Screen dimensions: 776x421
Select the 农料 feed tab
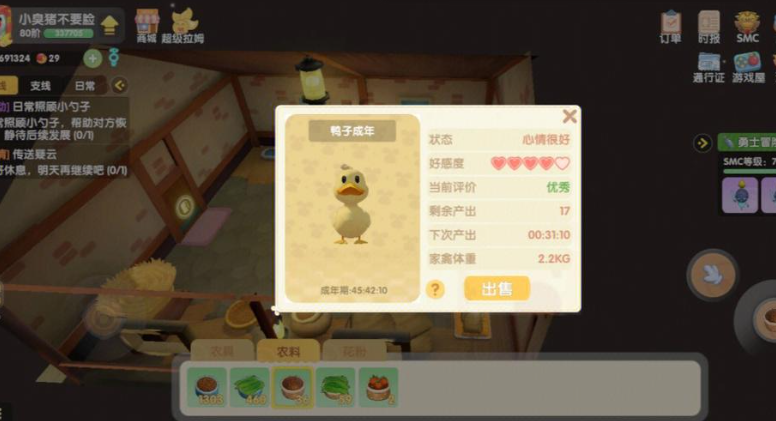pos(288,351)
